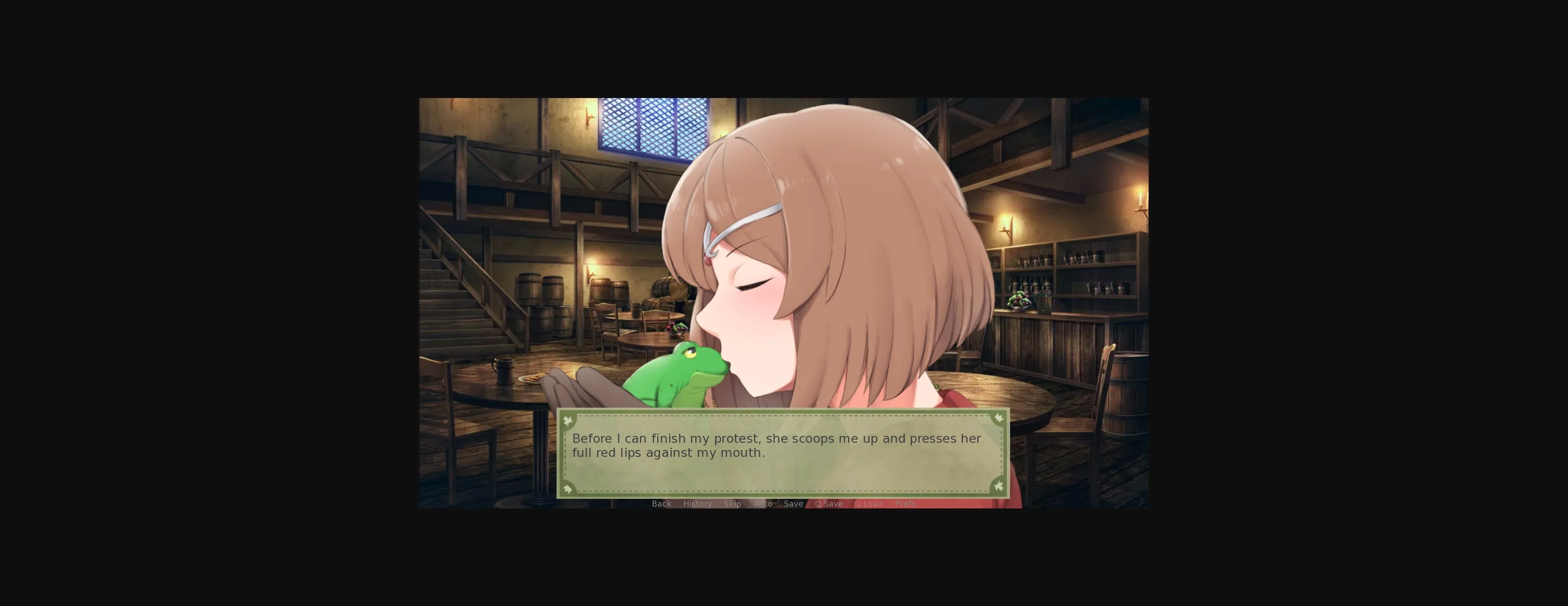Click the dashed decorative border of the textbox
This screenshot has width=1568, height=606.
[783, 416]
